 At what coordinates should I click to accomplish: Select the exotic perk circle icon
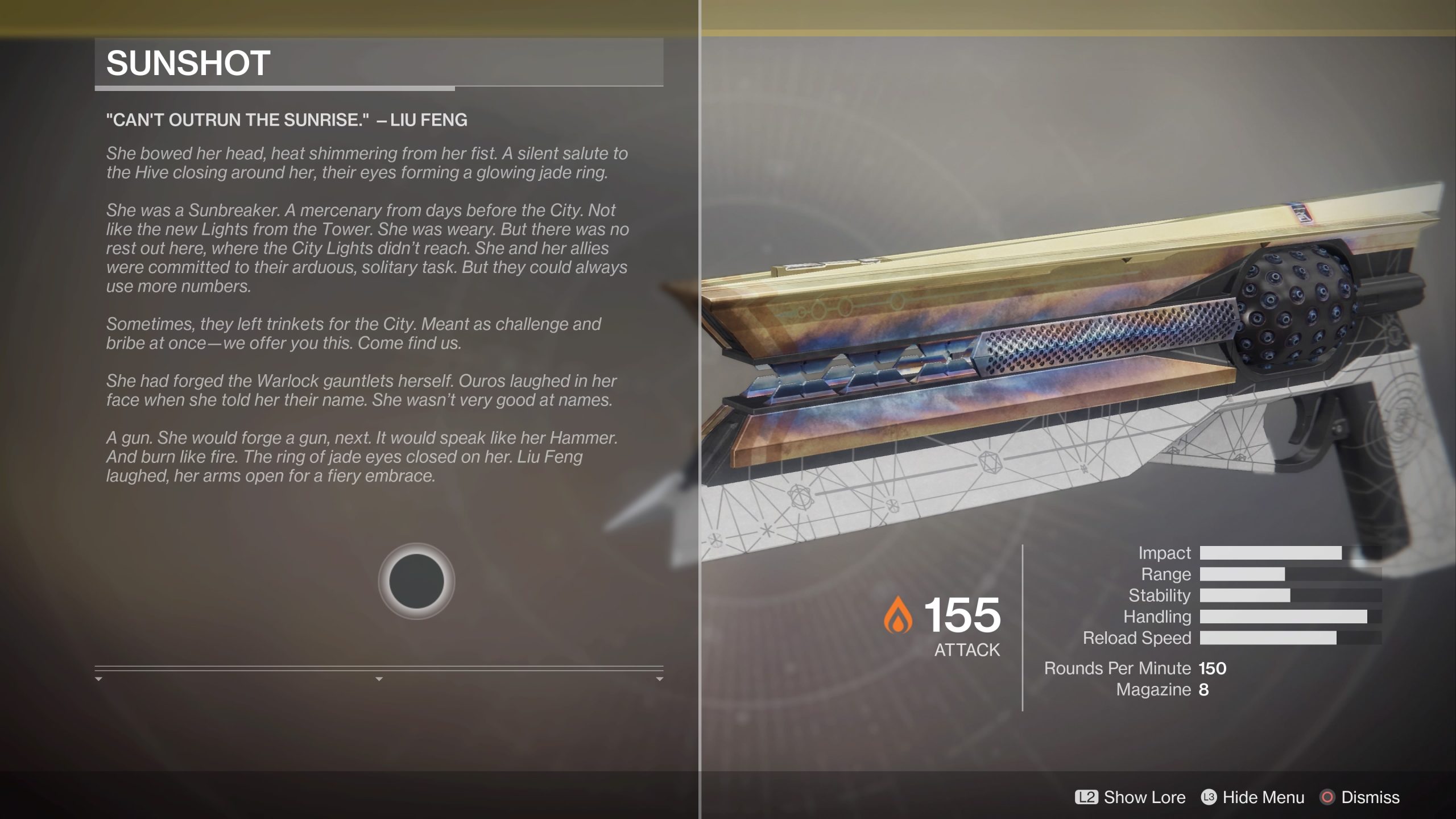click(417, 579)
